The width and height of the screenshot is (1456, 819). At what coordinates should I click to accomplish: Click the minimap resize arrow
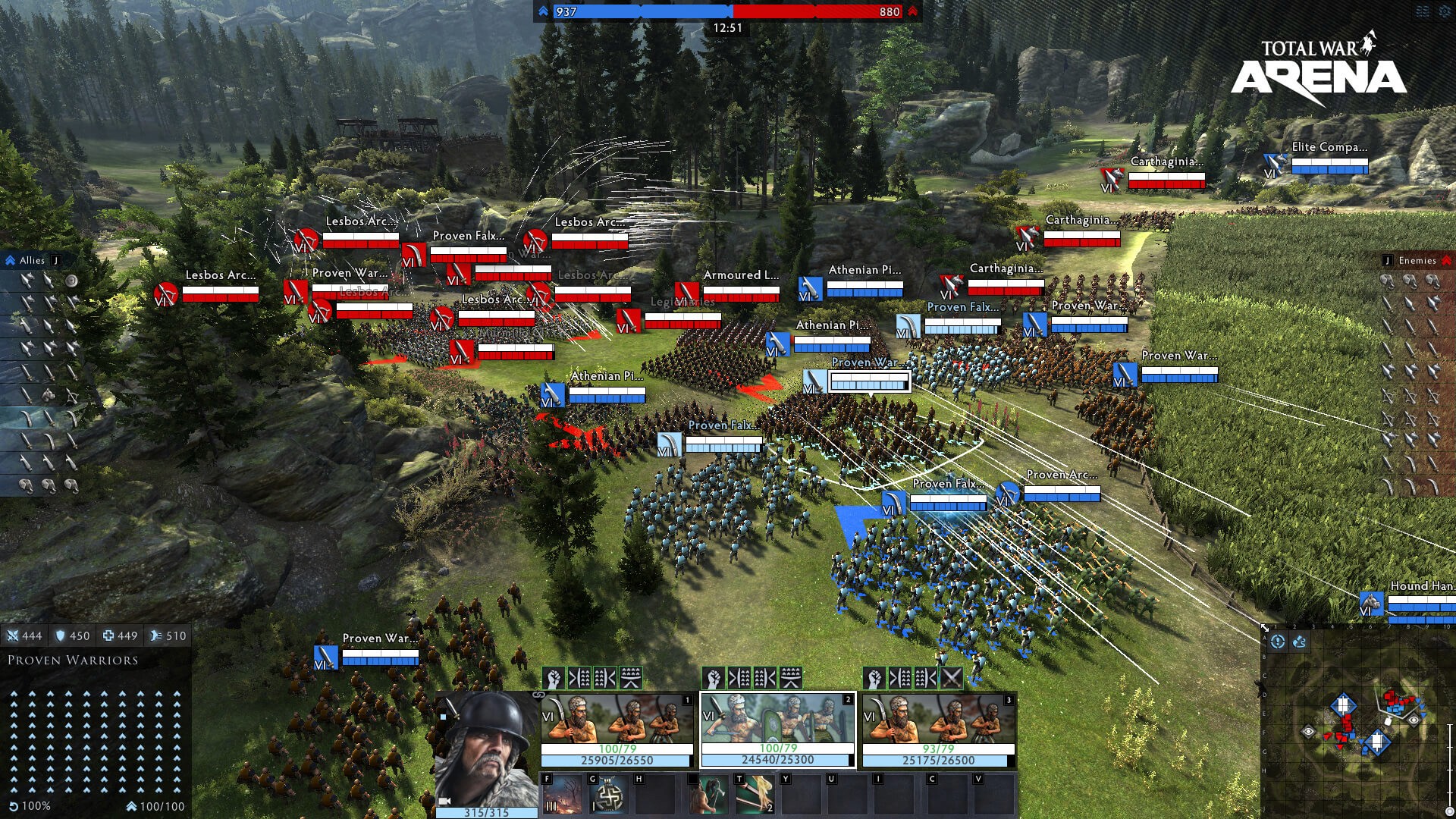click(x=1265, y=628)
